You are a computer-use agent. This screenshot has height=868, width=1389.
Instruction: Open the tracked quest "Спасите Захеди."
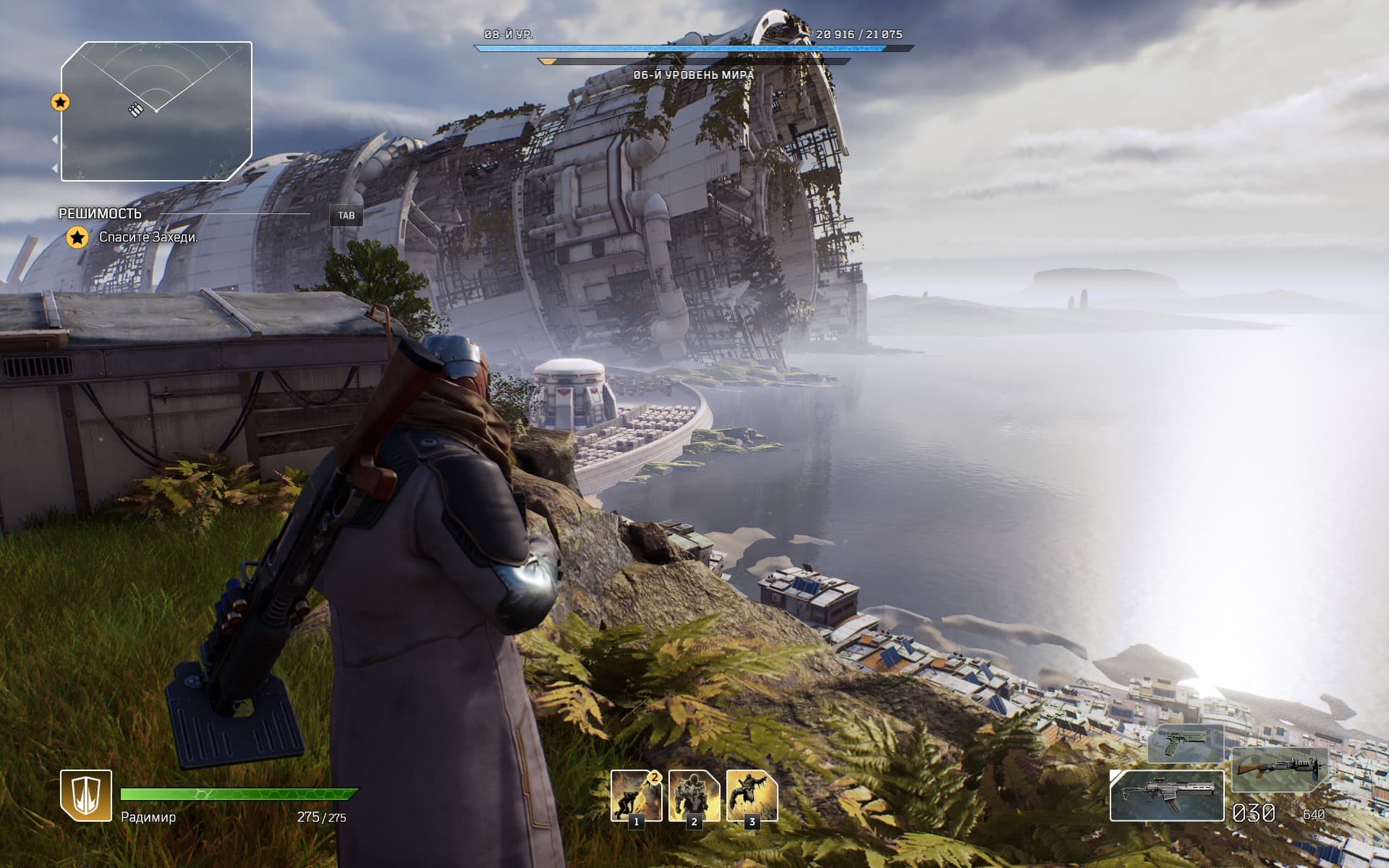click(x=148, y=237)
